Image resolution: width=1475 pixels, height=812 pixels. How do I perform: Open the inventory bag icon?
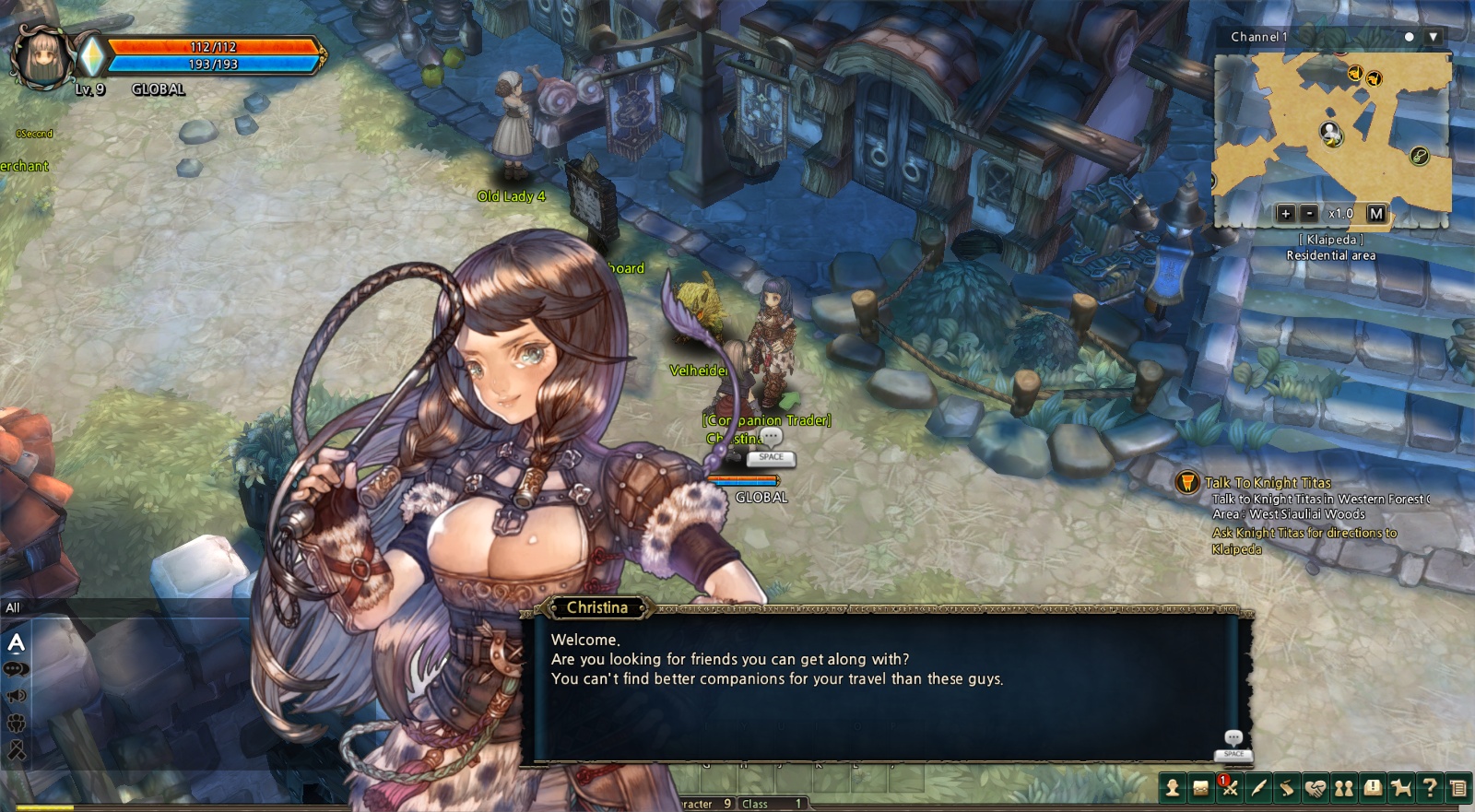coord(1200,788)
